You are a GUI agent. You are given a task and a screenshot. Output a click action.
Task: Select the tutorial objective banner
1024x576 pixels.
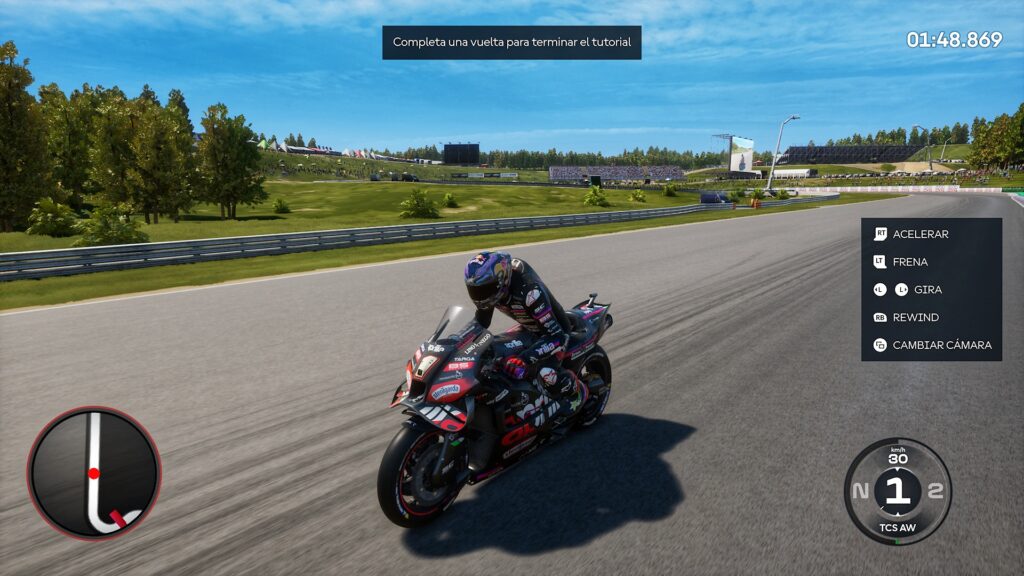[511, 42]
